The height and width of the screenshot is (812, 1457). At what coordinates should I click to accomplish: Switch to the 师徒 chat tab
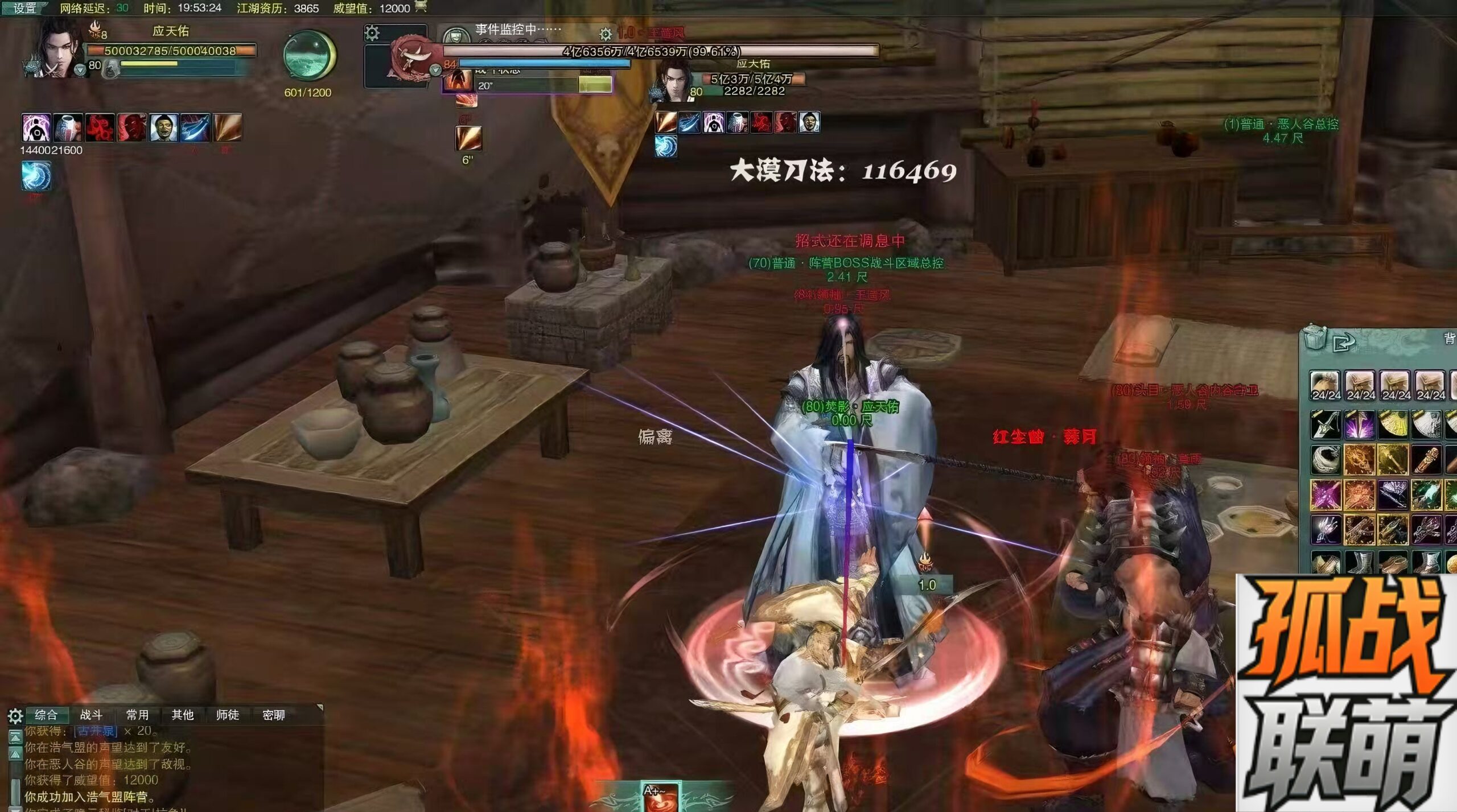(228, 715)
